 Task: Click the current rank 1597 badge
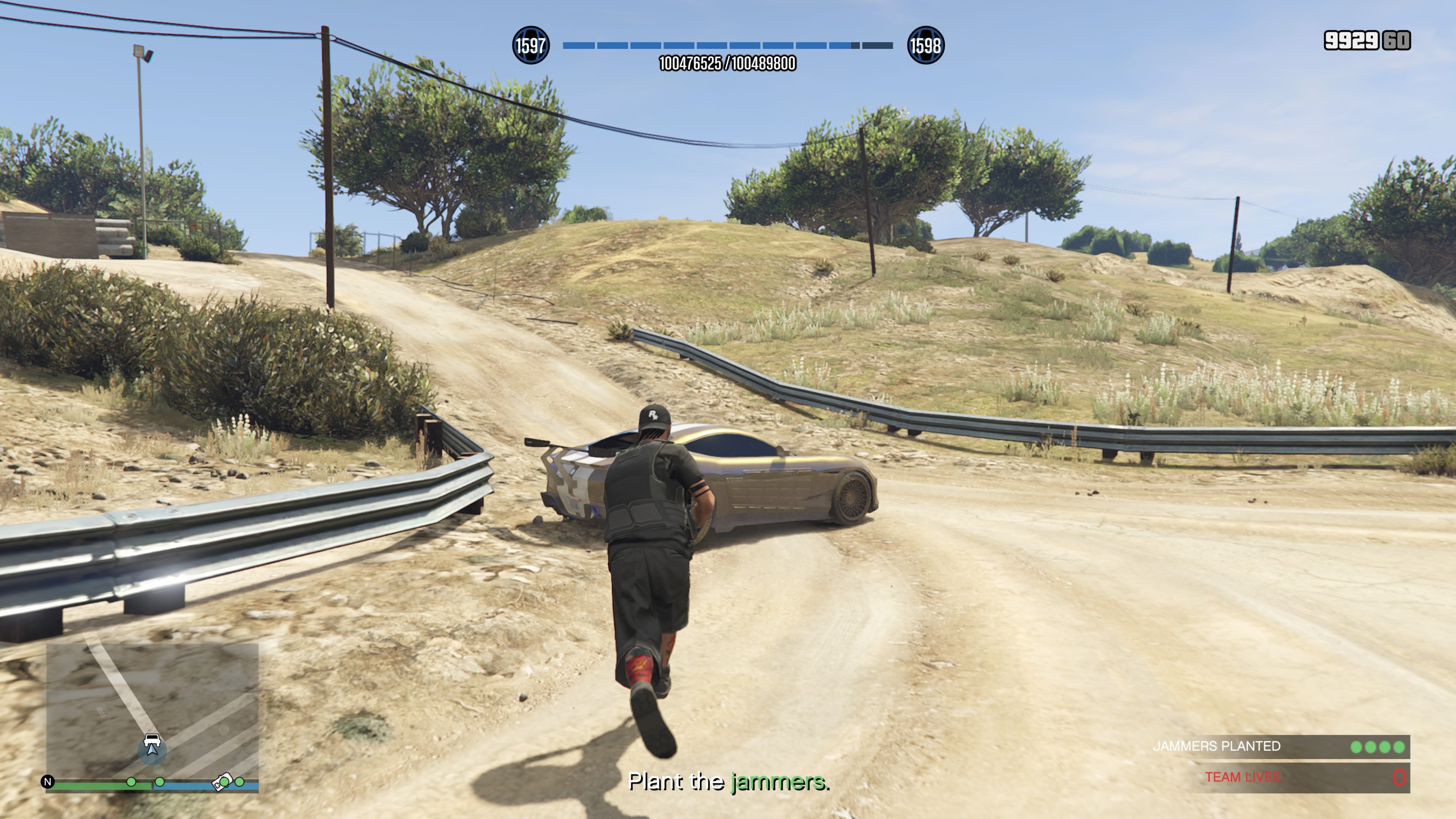point(530,45)
